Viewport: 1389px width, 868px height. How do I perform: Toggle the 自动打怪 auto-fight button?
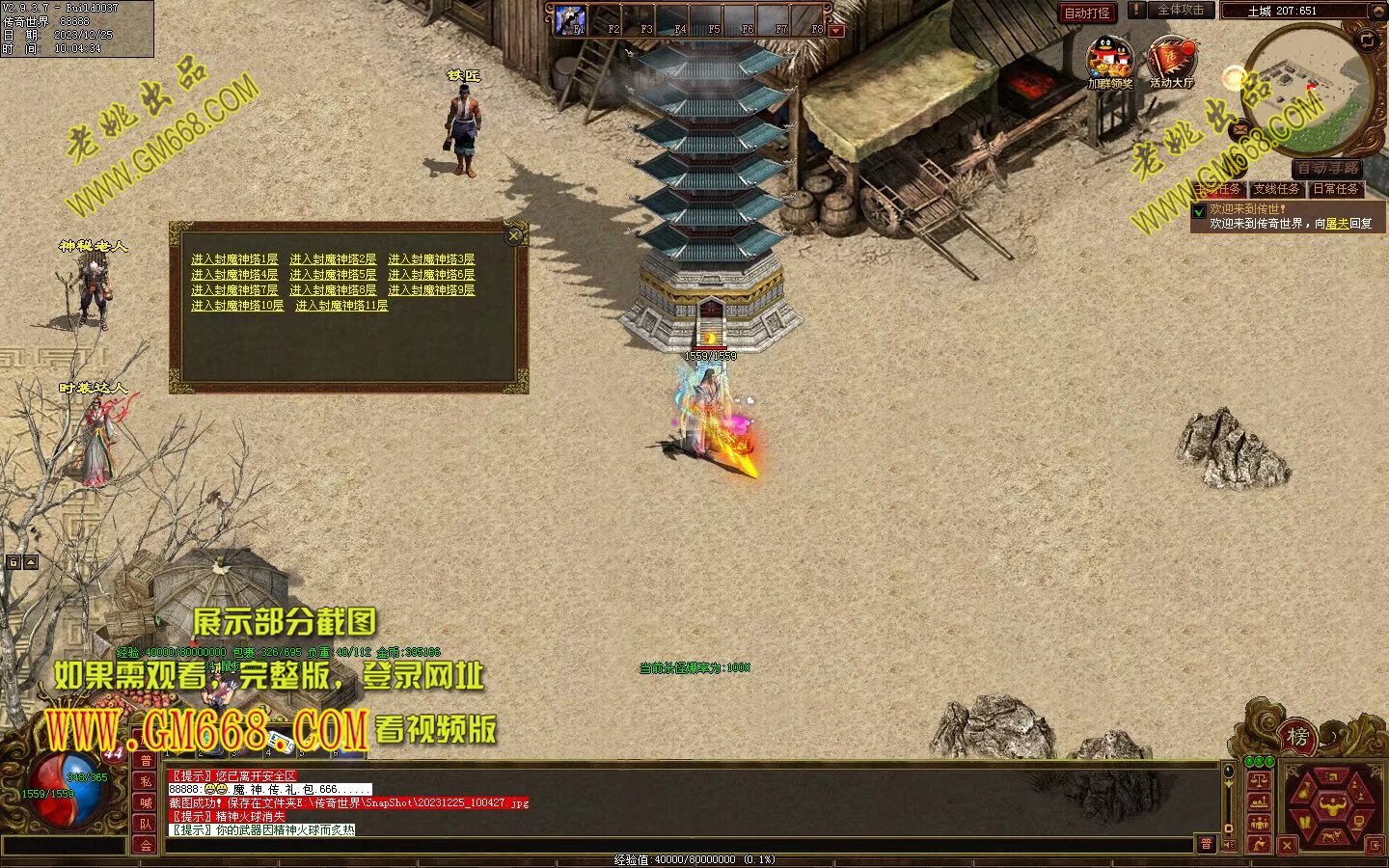tap(1087, 13)
